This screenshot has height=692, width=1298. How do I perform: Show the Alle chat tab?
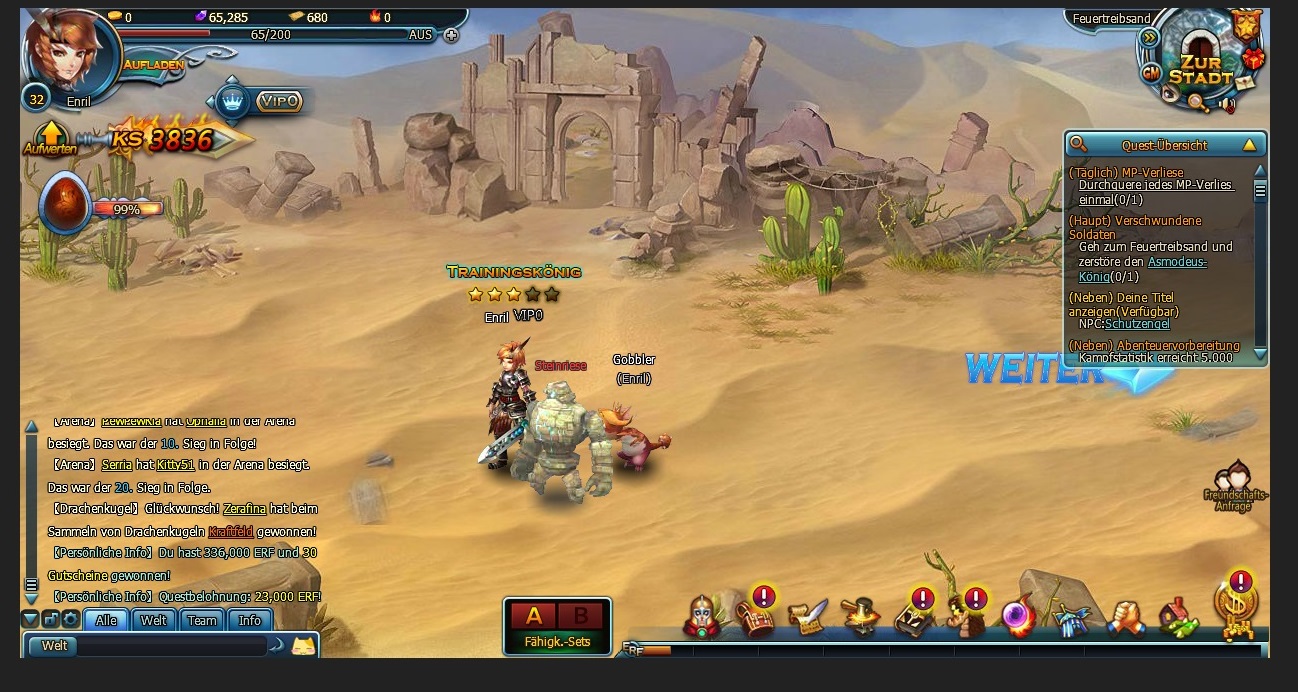[x=106, y=620]
